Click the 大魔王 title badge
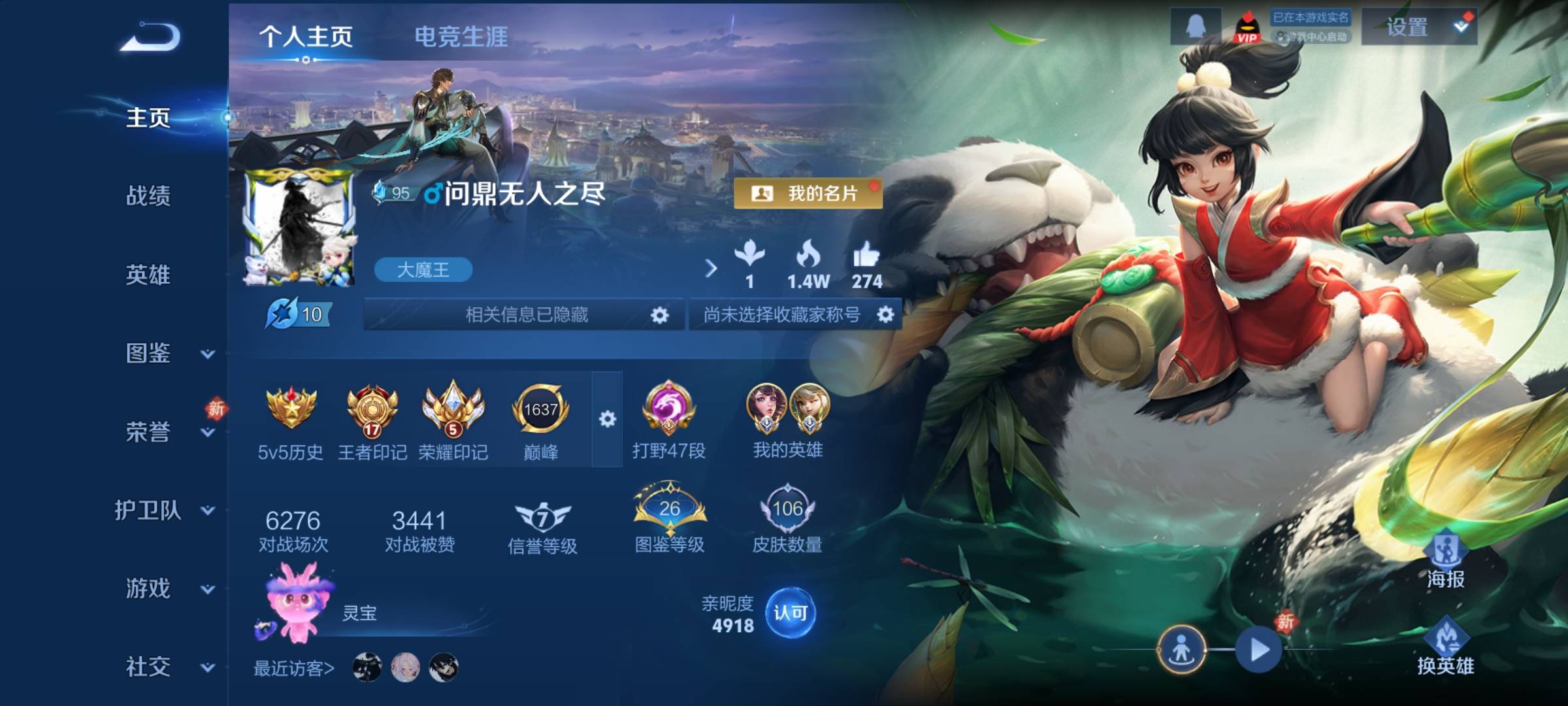This screenshot has width=1568, height=706. pyautogui.click(x=423, y=270)
